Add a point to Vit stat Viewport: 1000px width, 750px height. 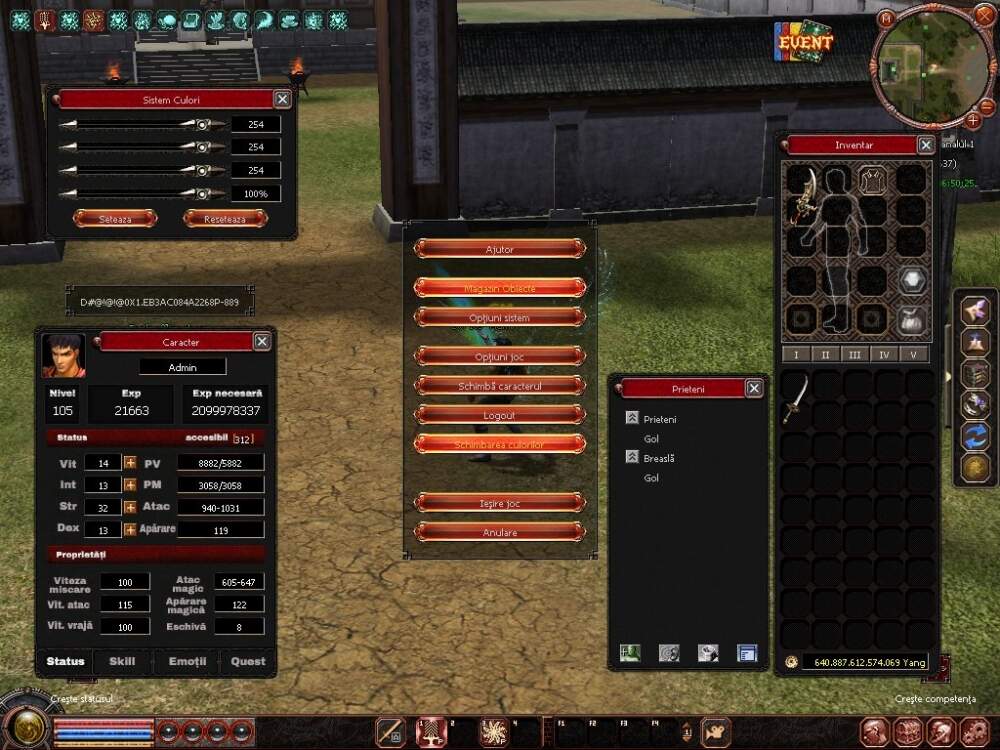tap(130, 463)
